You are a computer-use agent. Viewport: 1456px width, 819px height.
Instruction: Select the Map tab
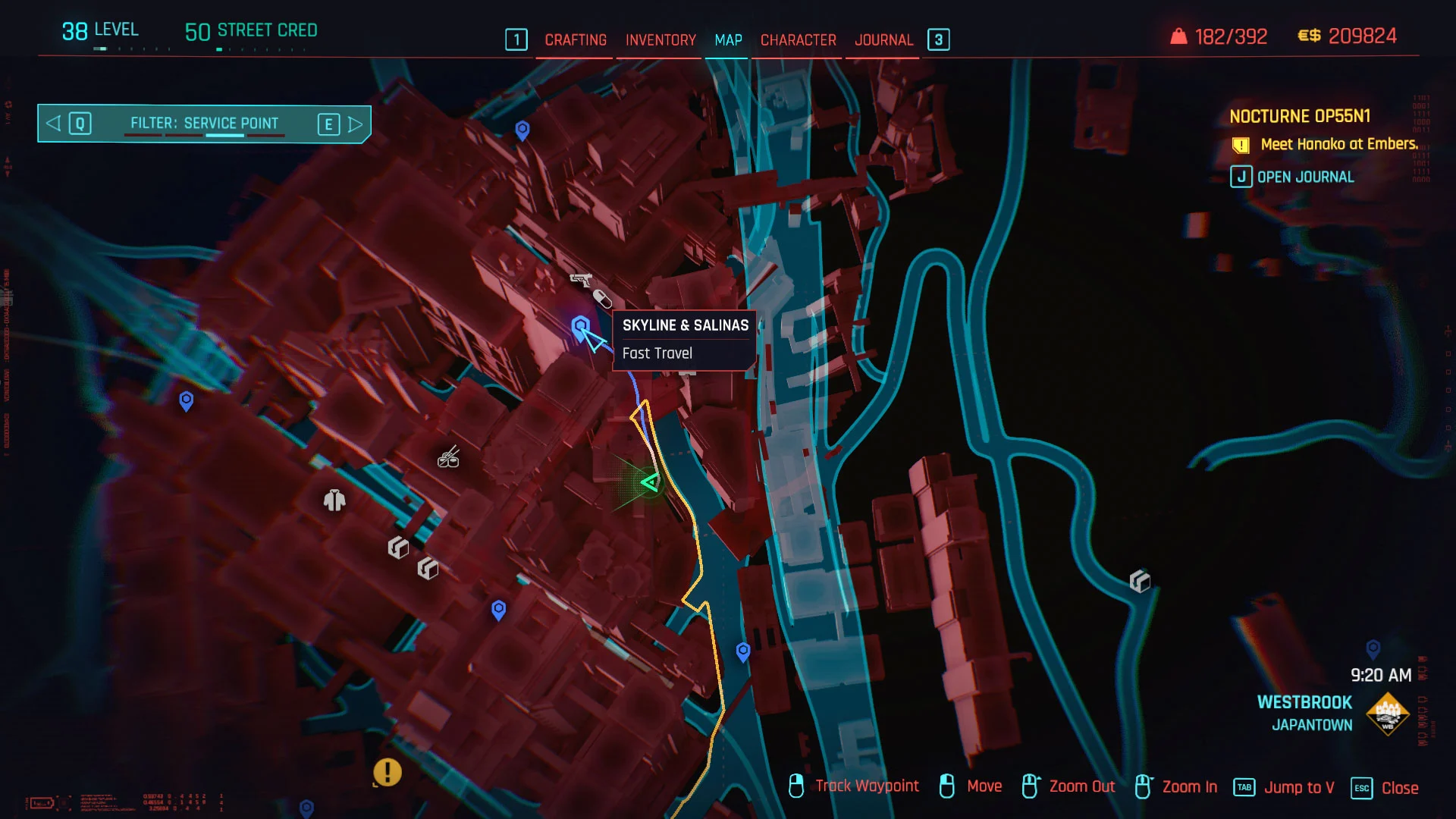728,40
